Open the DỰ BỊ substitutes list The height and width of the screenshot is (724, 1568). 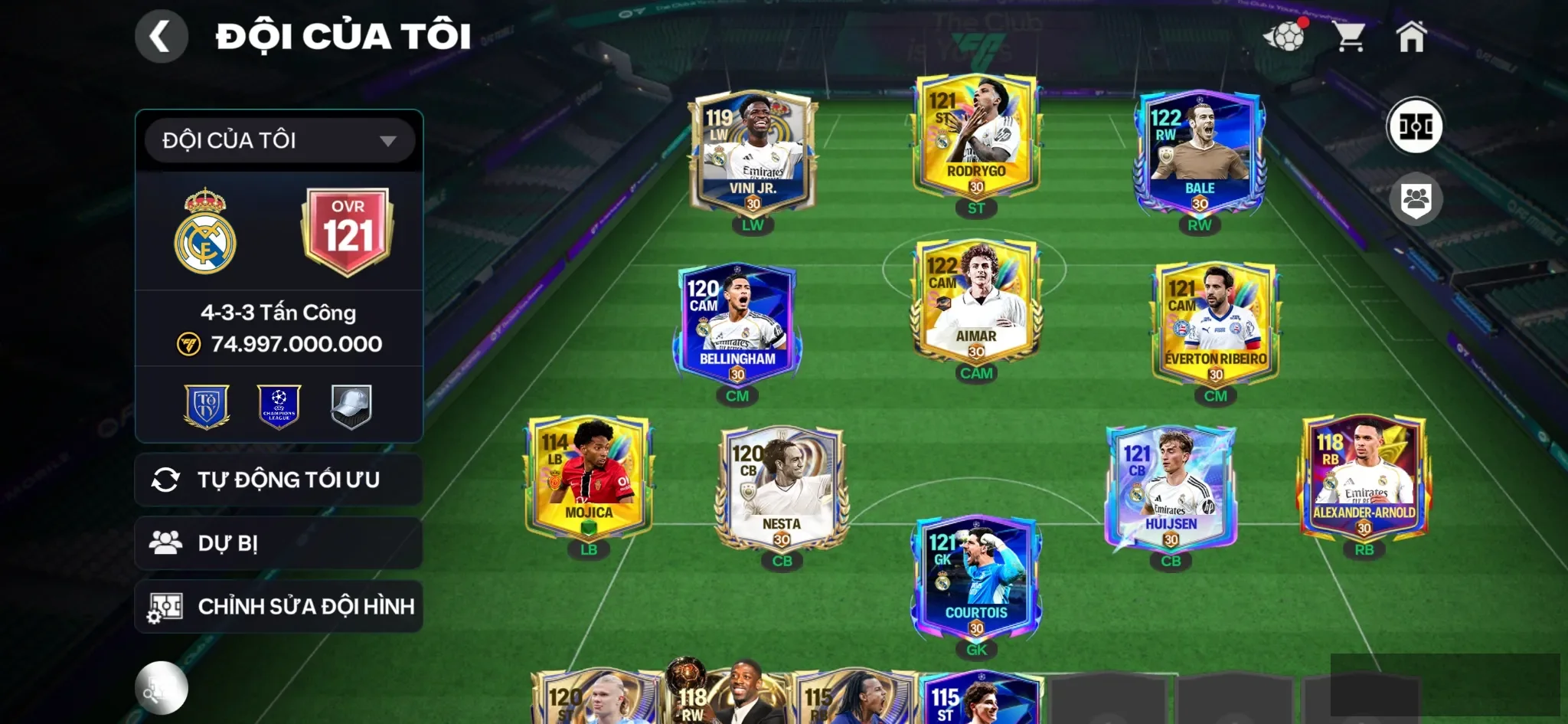279,543
